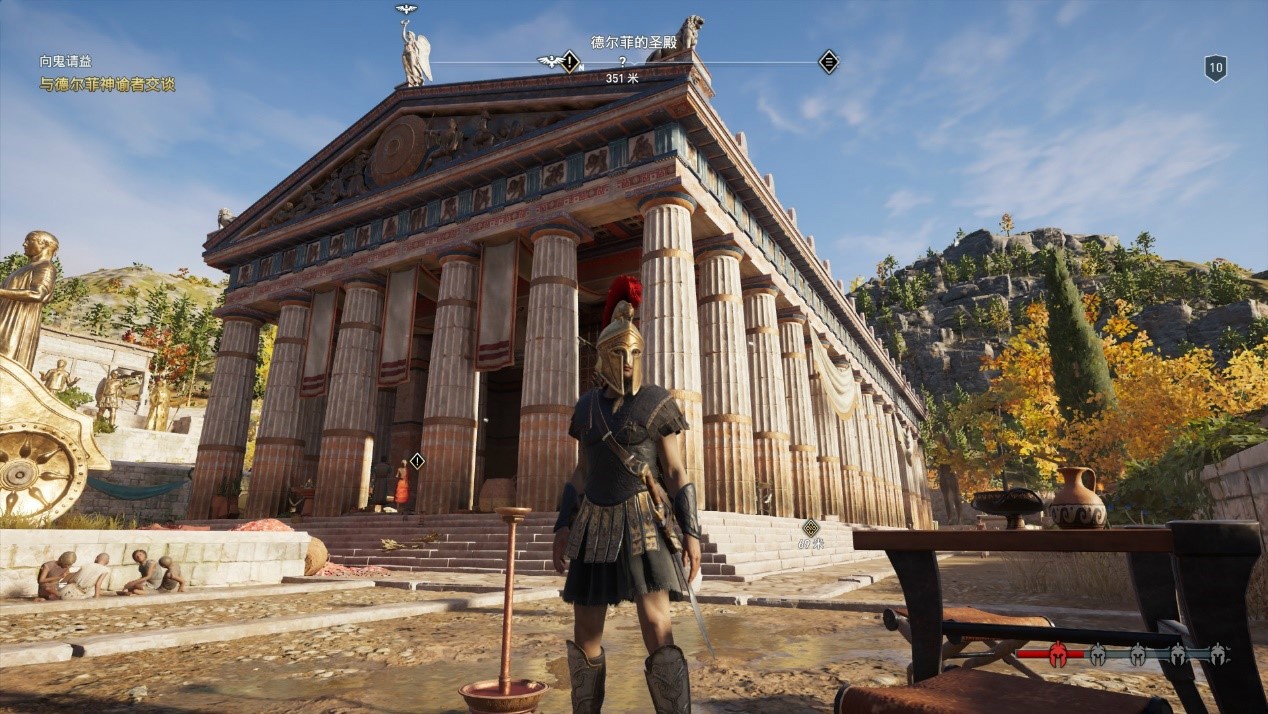This screenshot has width=1268, height=714.
Task: Click the location diamond marker above the distance label
Action: click(x=810, y=527)
